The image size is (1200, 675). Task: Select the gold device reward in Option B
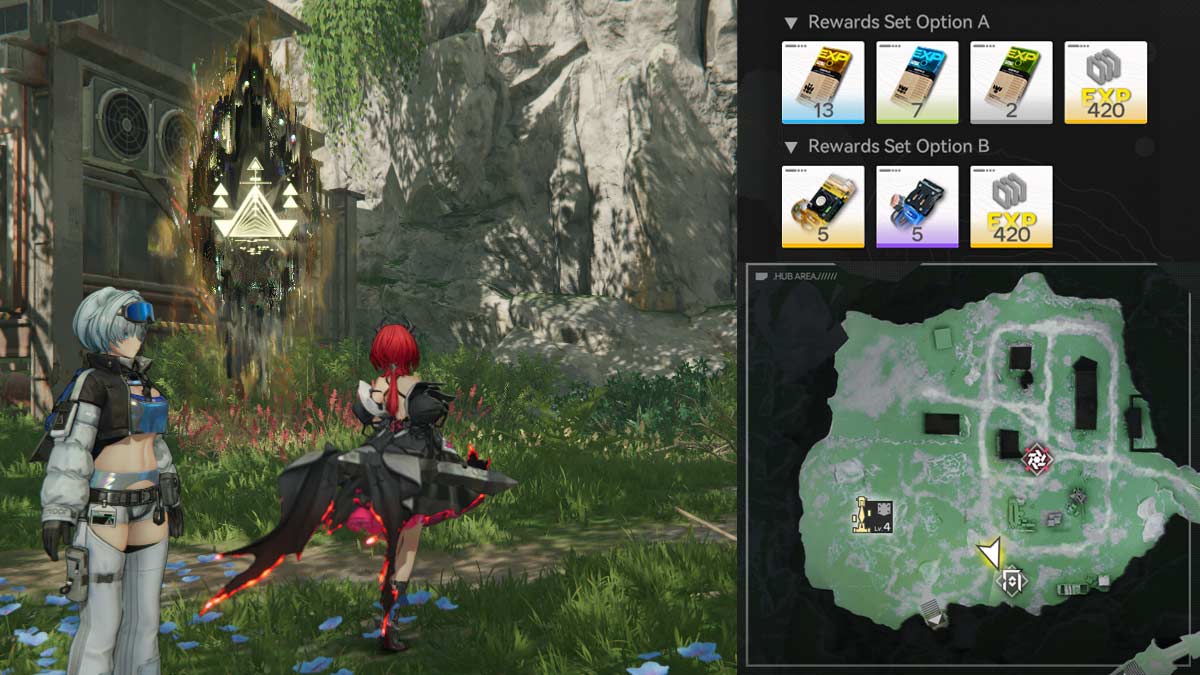tap(823, 206)
